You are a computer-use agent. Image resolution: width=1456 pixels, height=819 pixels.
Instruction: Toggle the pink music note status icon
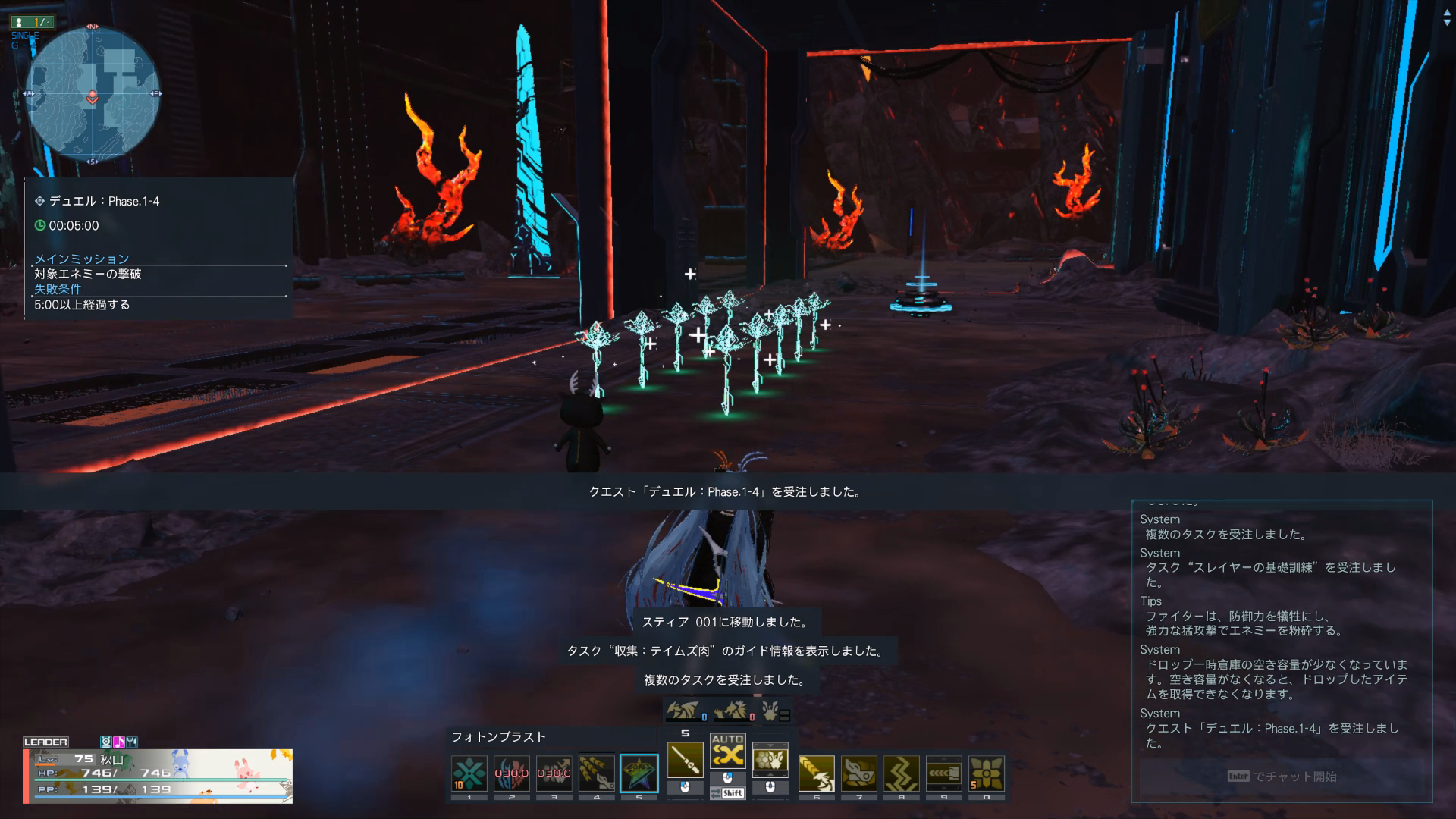(118, 742)
